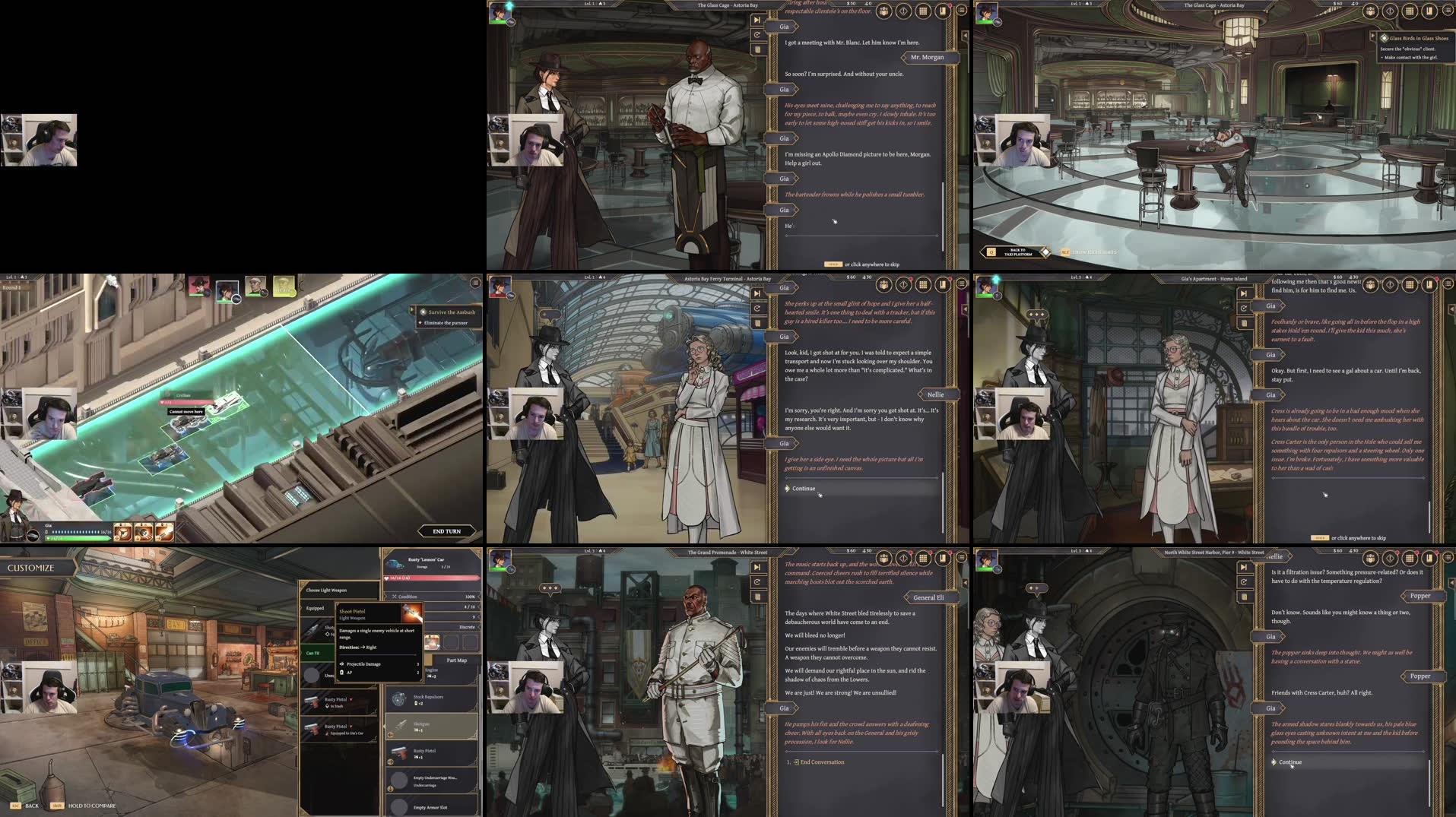Click the circular replay arrow icon on the dialogue panel
This screenshot has height=817, width=1456.
click(757, 35)
